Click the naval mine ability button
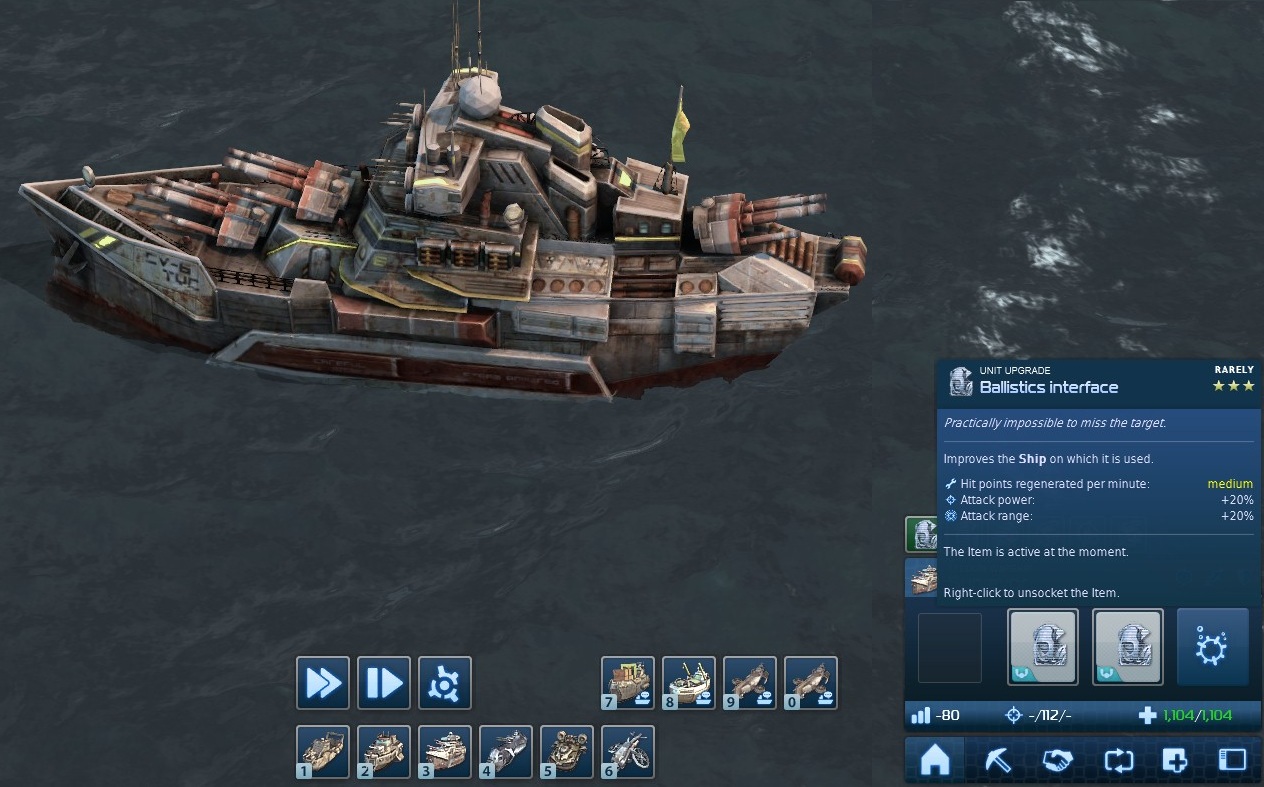The image size is (1264, 787). (1212, 647)
